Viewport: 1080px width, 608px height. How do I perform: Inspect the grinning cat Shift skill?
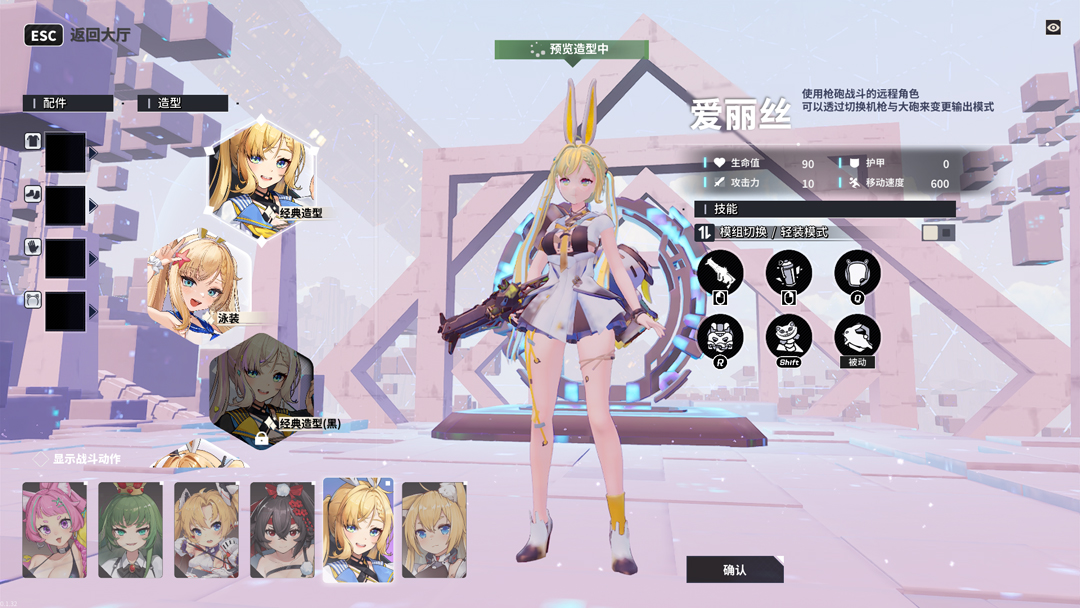(788, 335)
